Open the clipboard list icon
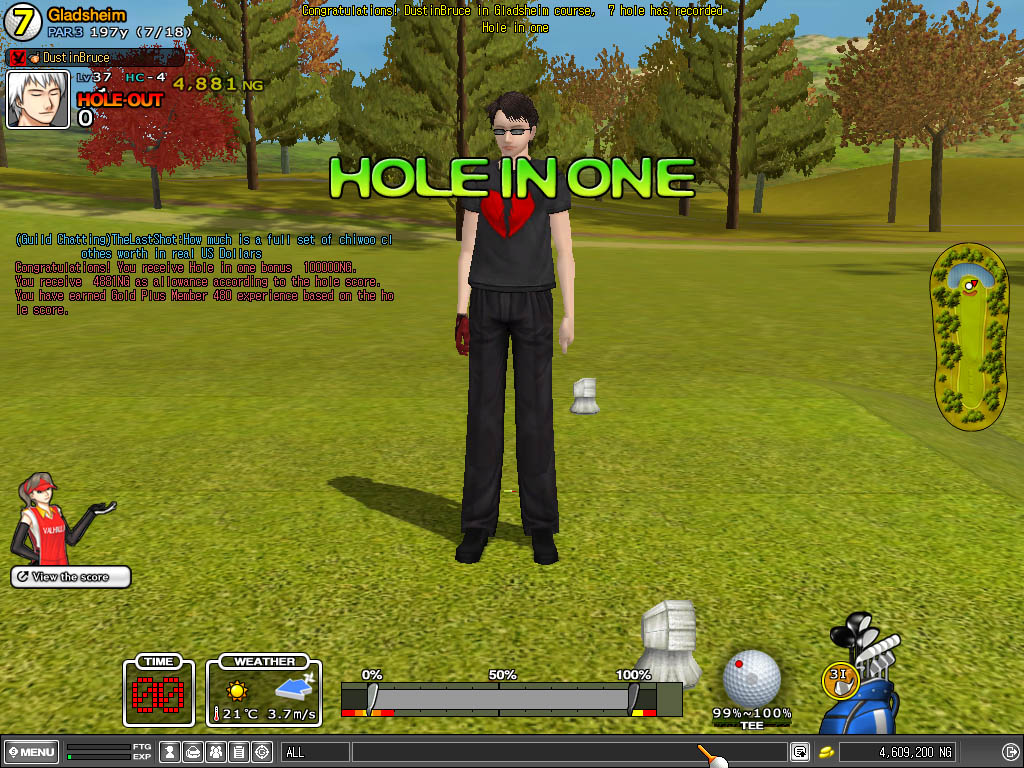 tap(239, 752)
